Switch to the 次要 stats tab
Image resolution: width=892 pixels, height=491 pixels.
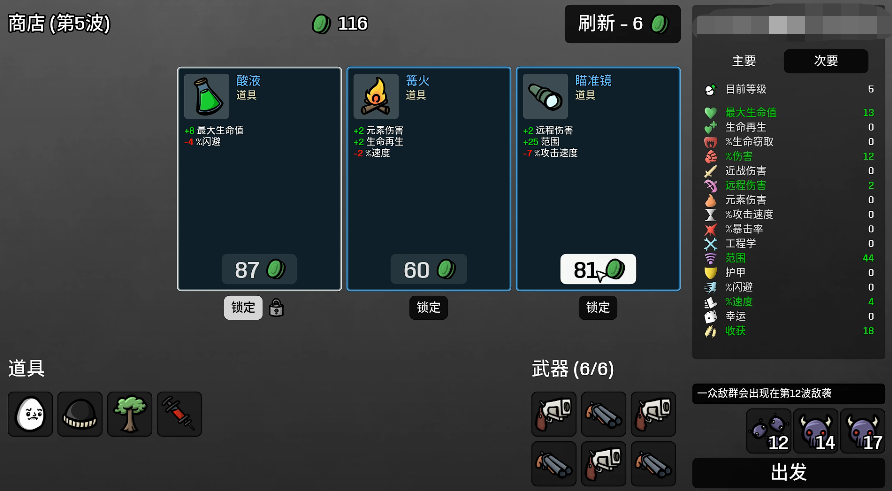826,61
